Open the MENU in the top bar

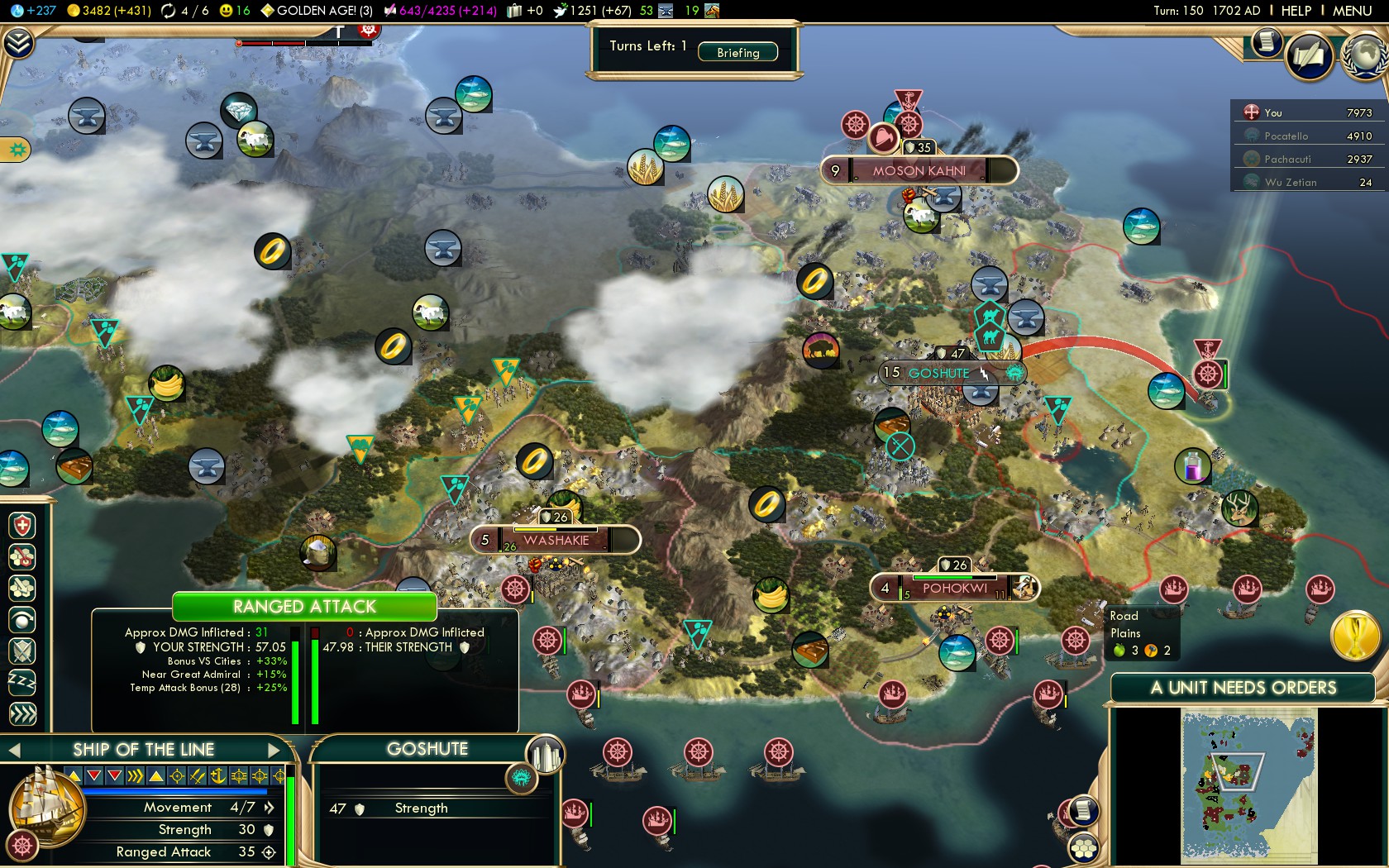1352,11
